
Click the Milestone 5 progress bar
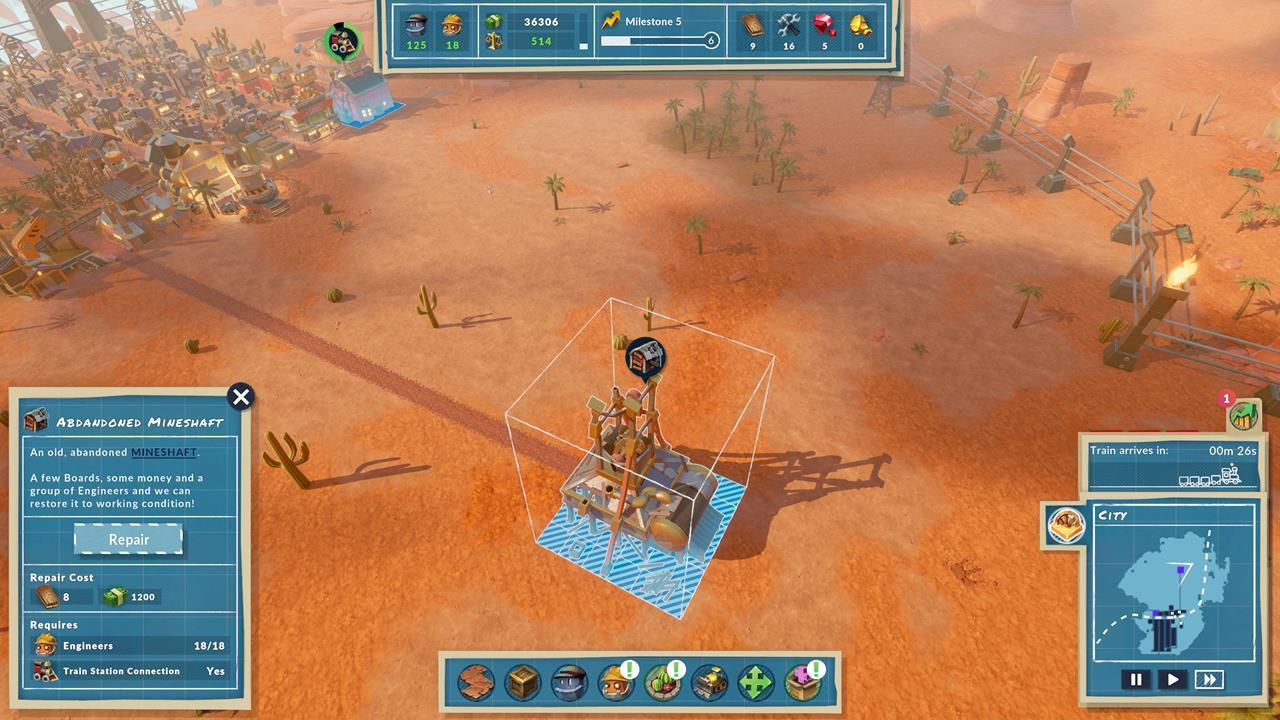tap(655, 39)
